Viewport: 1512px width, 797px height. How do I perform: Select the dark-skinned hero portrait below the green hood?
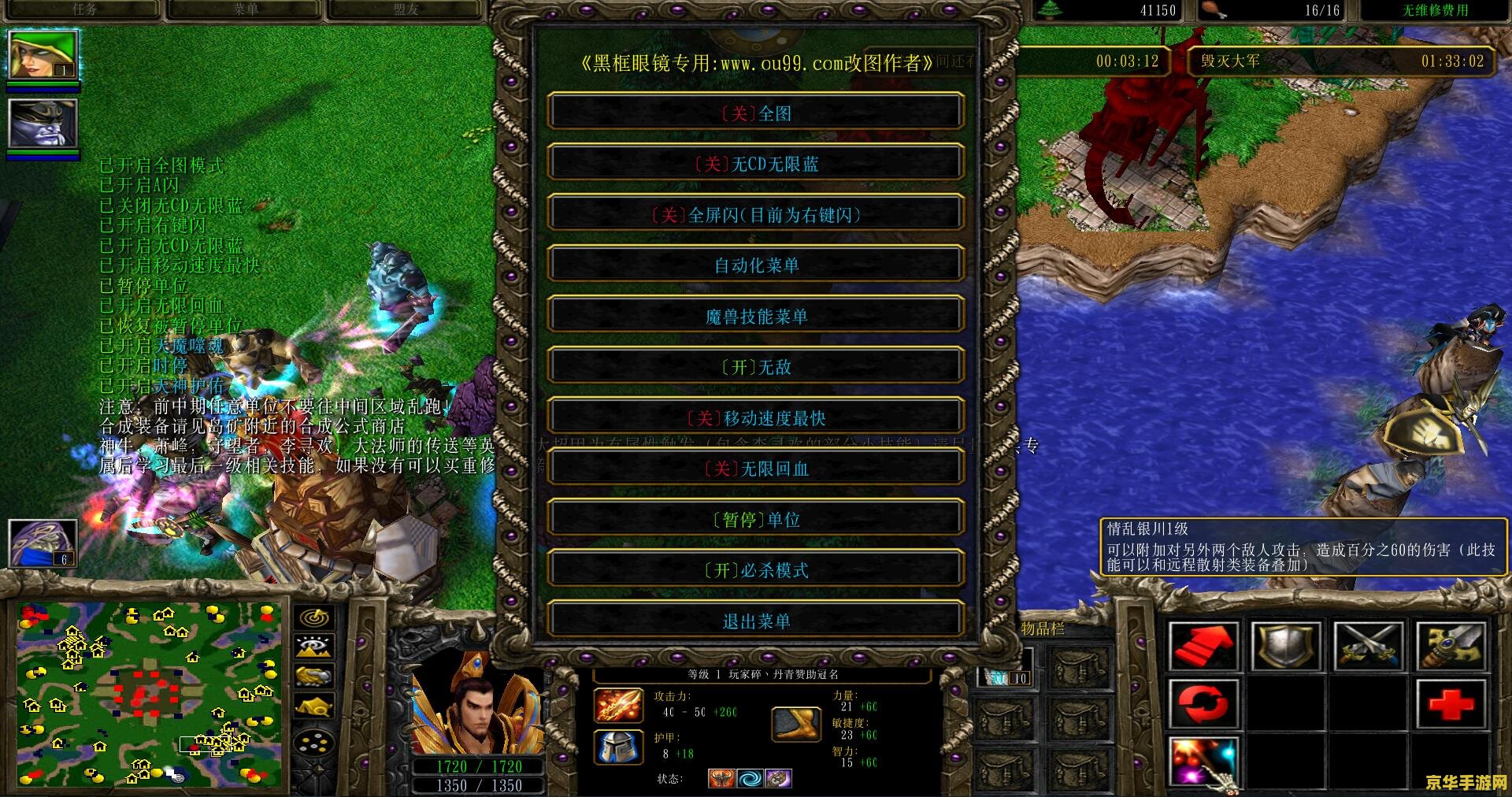click(x=43, y=123)
